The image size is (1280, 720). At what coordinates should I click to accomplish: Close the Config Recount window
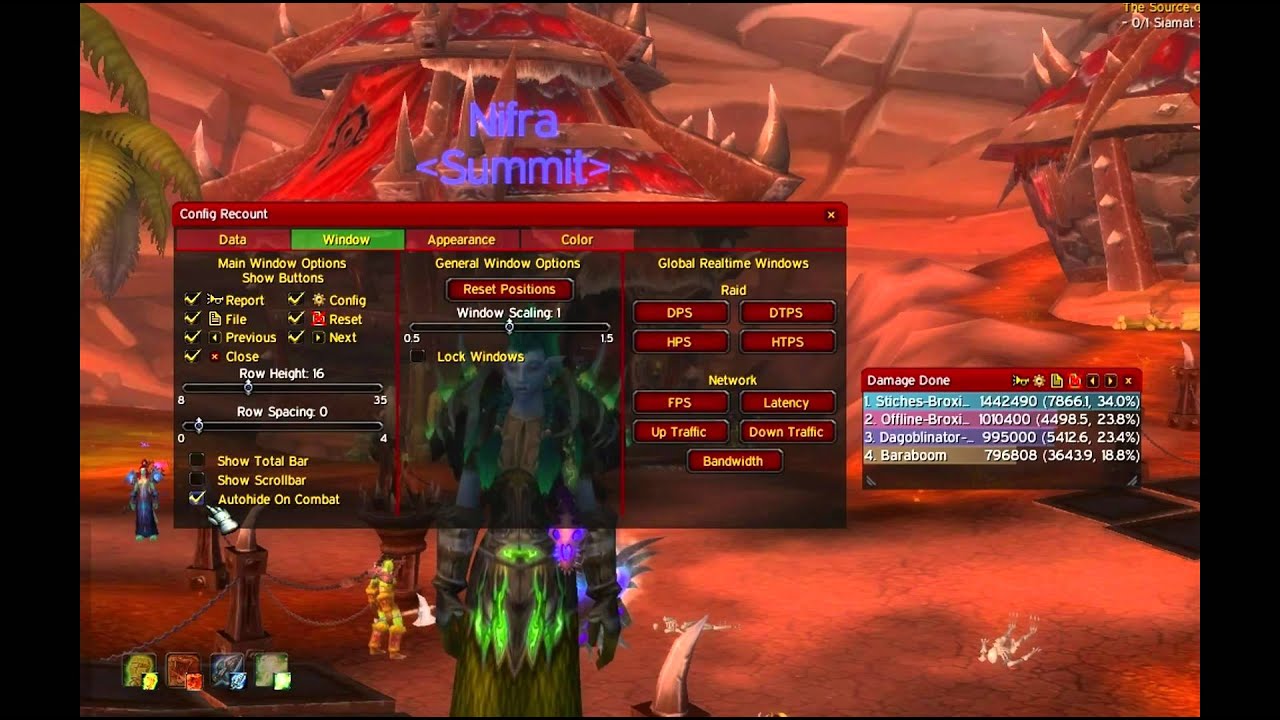coord(830,215)
